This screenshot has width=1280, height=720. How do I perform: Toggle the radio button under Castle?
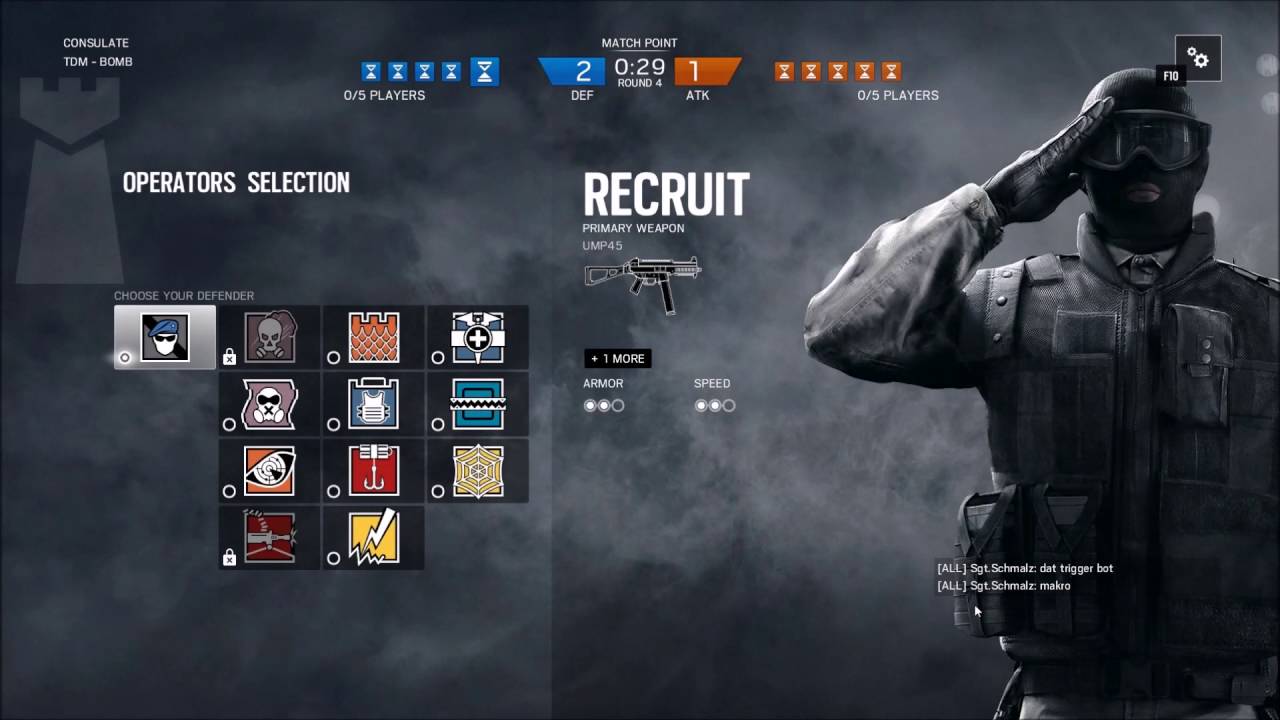point(333,356)
